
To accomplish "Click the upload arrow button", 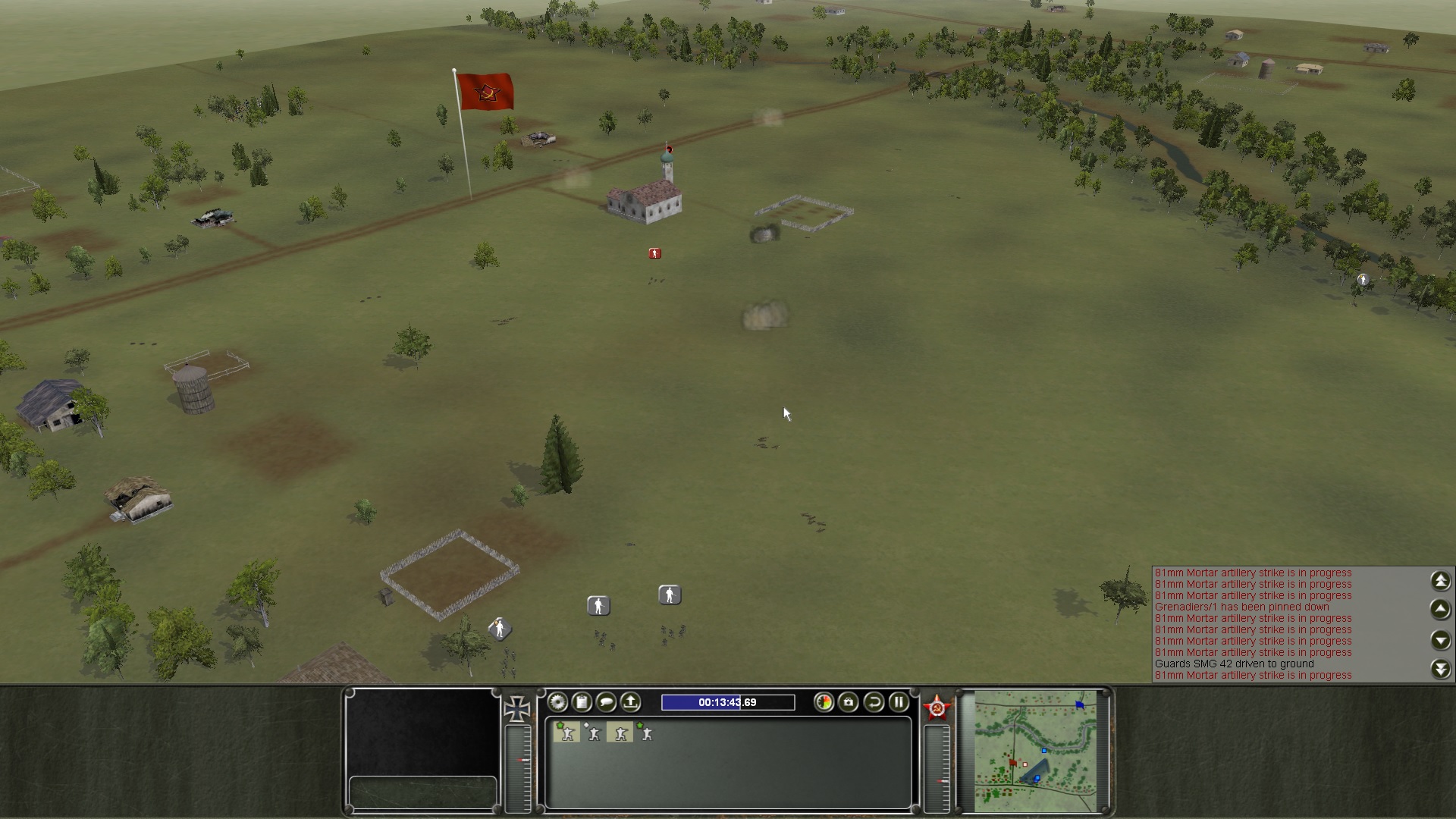I will 630,702.
